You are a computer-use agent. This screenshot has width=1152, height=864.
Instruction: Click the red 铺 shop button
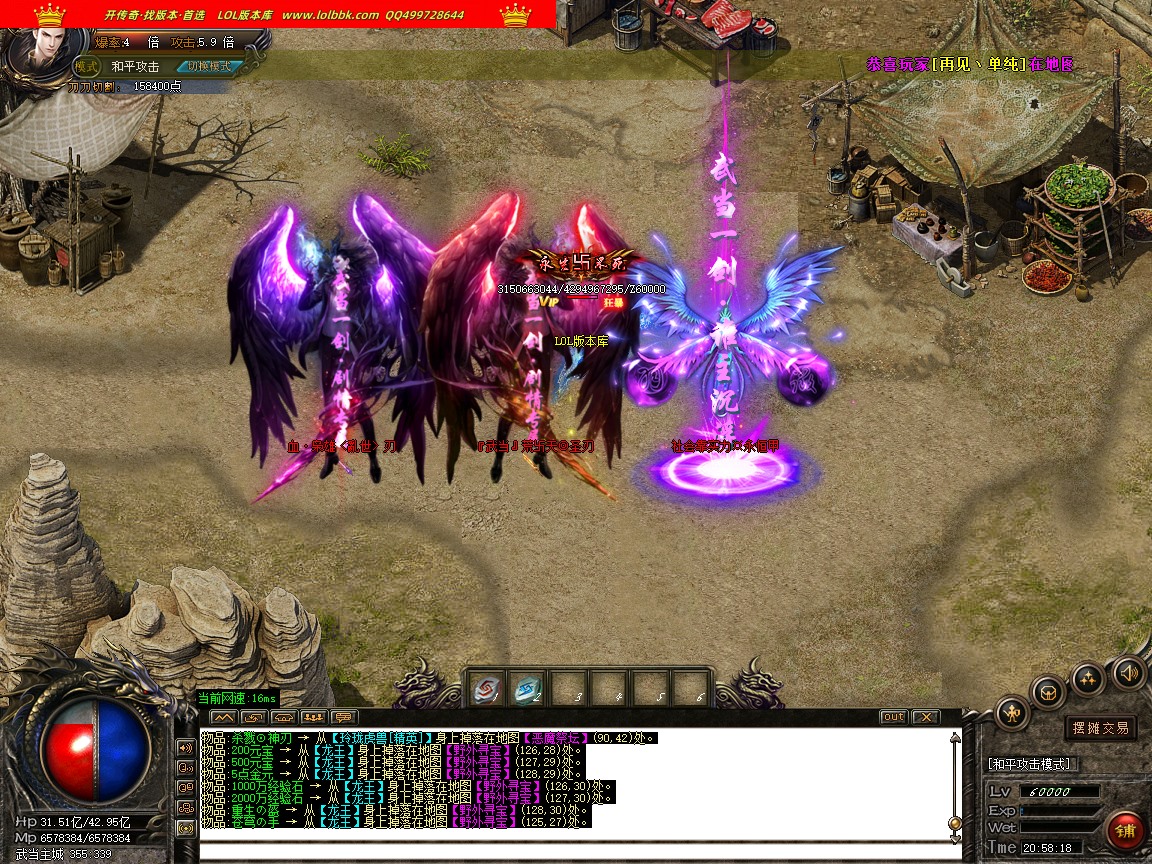coord(1125,831)
